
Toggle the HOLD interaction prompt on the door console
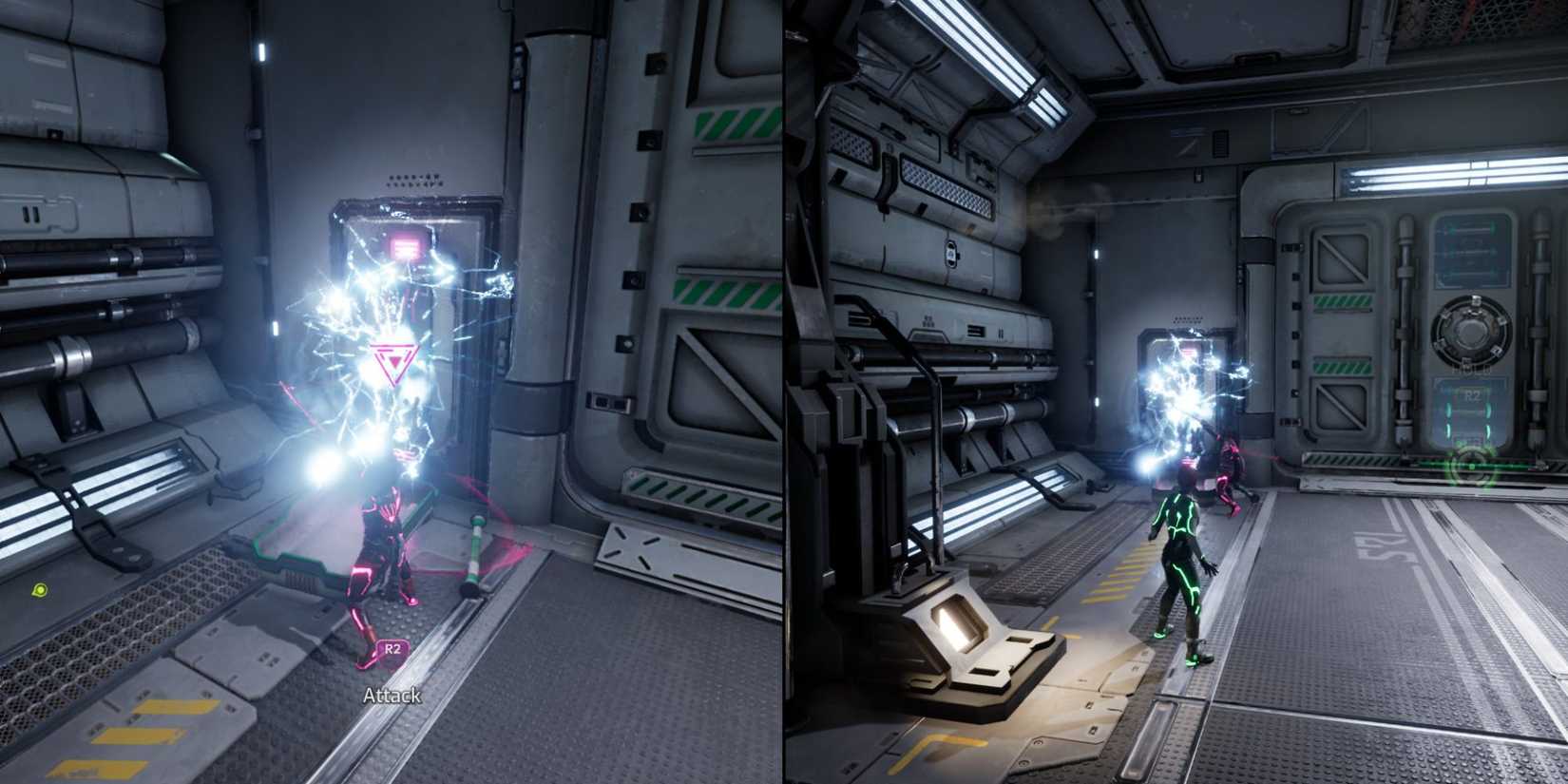pyautogui.click(x=1470, y=369)
